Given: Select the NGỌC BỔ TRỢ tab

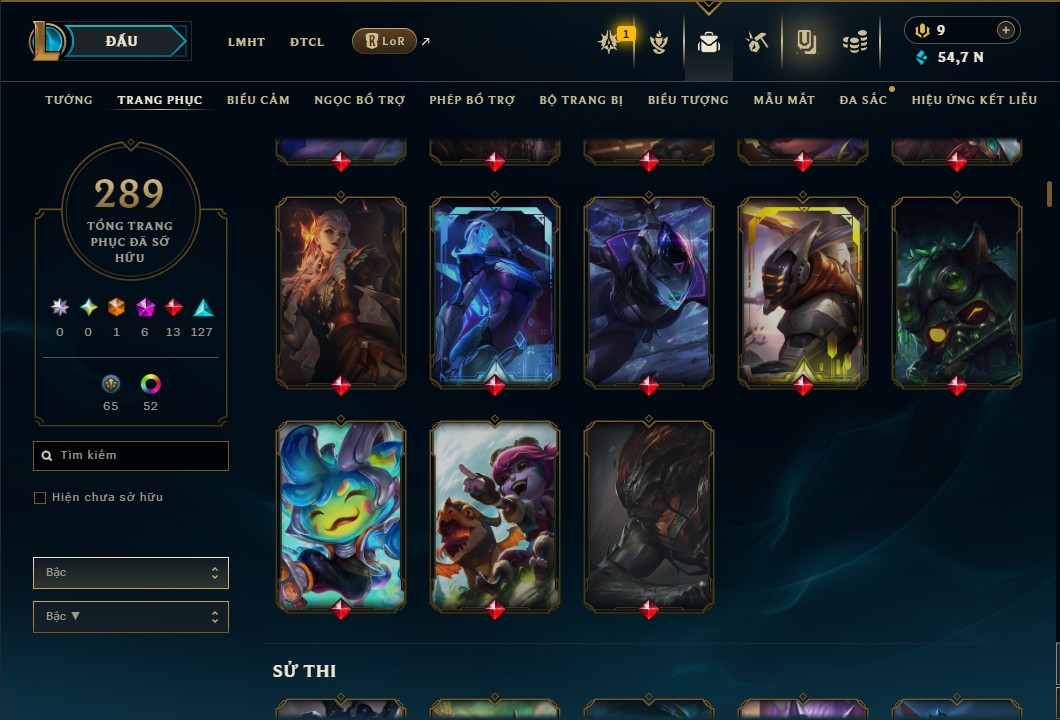Looking at the screenshot, I should coord(359,100).
